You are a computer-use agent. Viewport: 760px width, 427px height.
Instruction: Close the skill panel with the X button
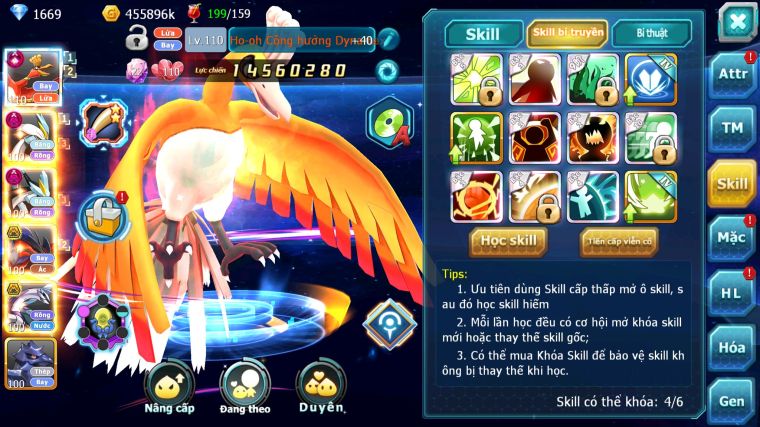tap(736, 21)
